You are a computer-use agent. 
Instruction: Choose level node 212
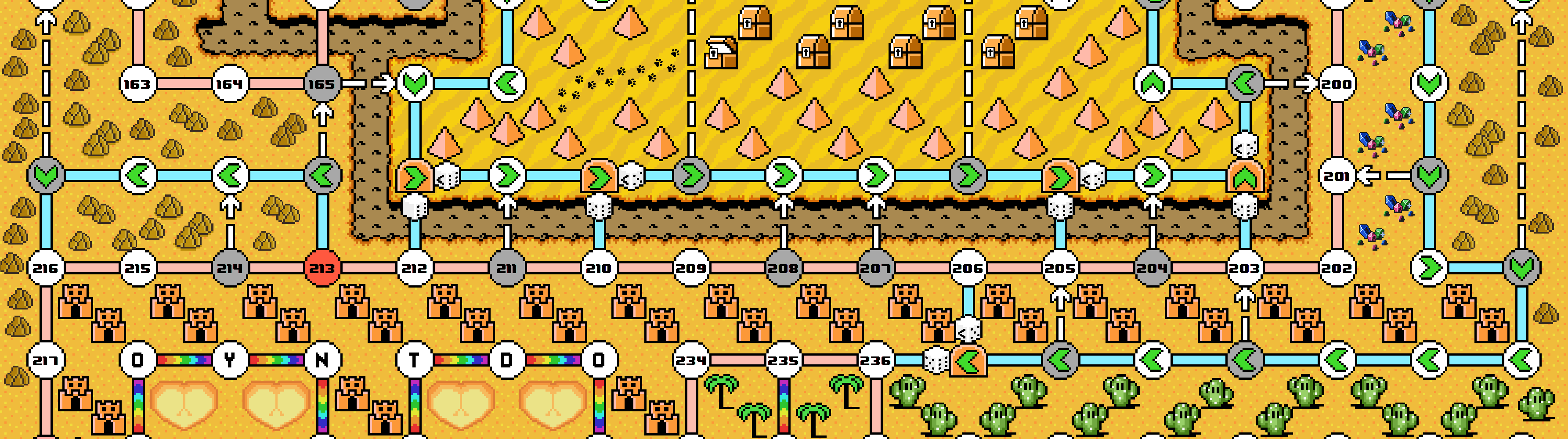pyautogui.click(x=415, y=268)
